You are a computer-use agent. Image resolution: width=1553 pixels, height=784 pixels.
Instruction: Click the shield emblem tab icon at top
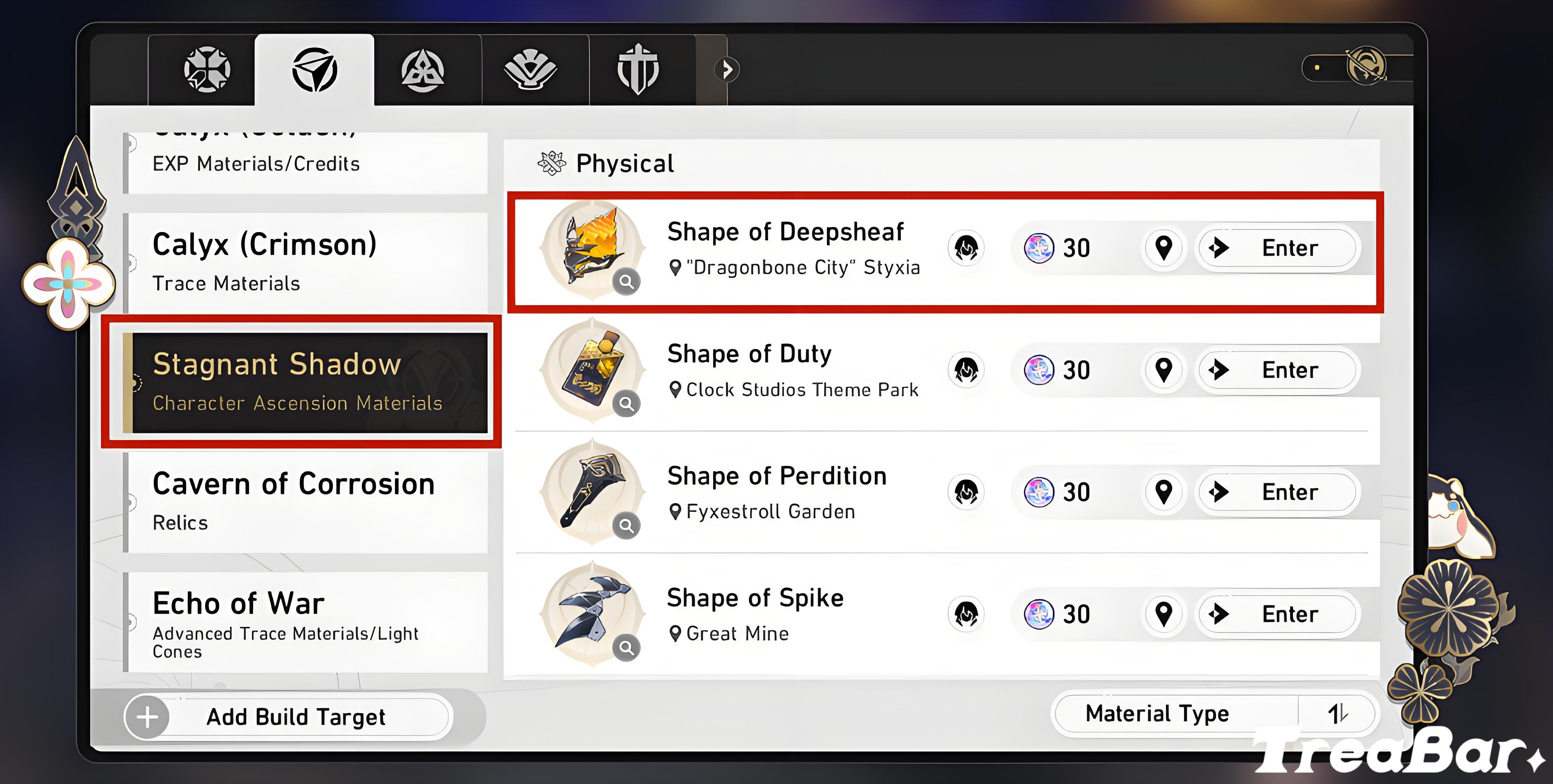click(x=639, y=69)
